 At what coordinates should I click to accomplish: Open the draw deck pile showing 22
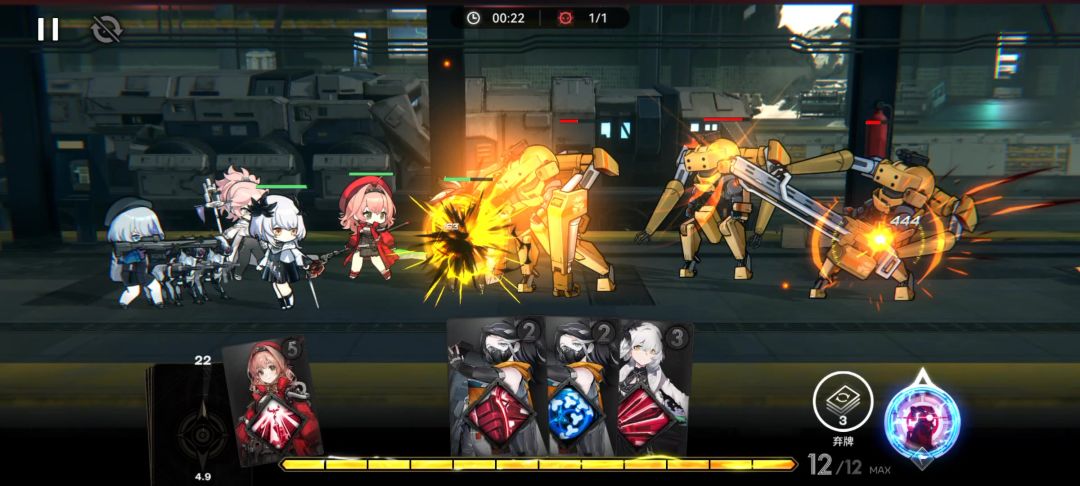coord(190,420)
